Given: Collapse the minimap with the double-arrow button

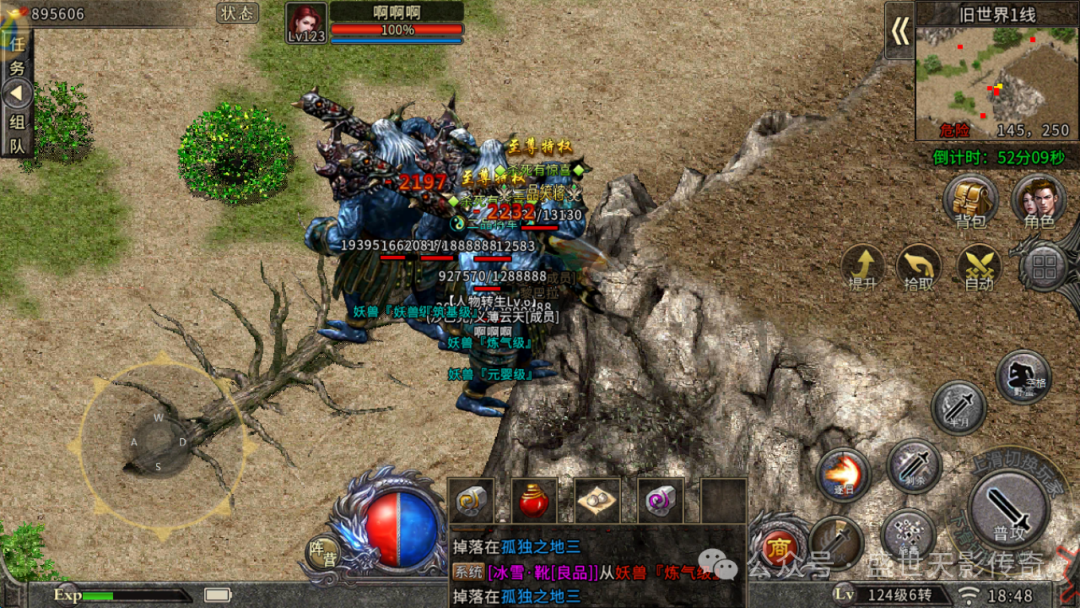Looking at the screenshot, I should [x=899, y=32].
